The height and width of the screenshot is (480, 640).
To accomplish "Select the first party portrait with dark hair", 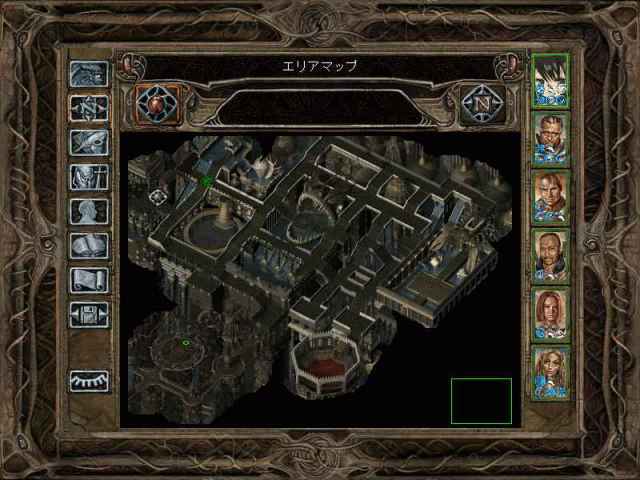I will (551, 77).
